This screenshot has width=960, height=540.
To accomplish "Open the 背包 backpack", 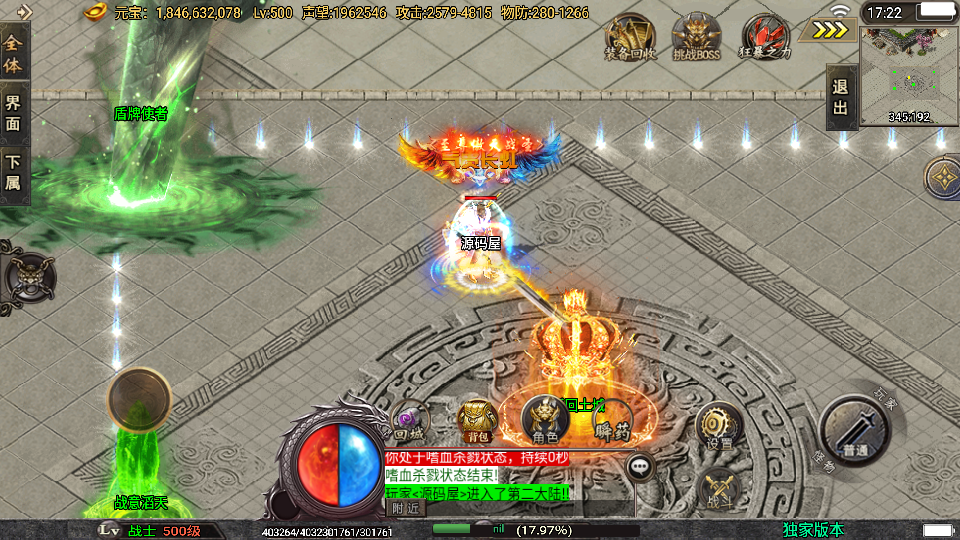I will 476,420.
